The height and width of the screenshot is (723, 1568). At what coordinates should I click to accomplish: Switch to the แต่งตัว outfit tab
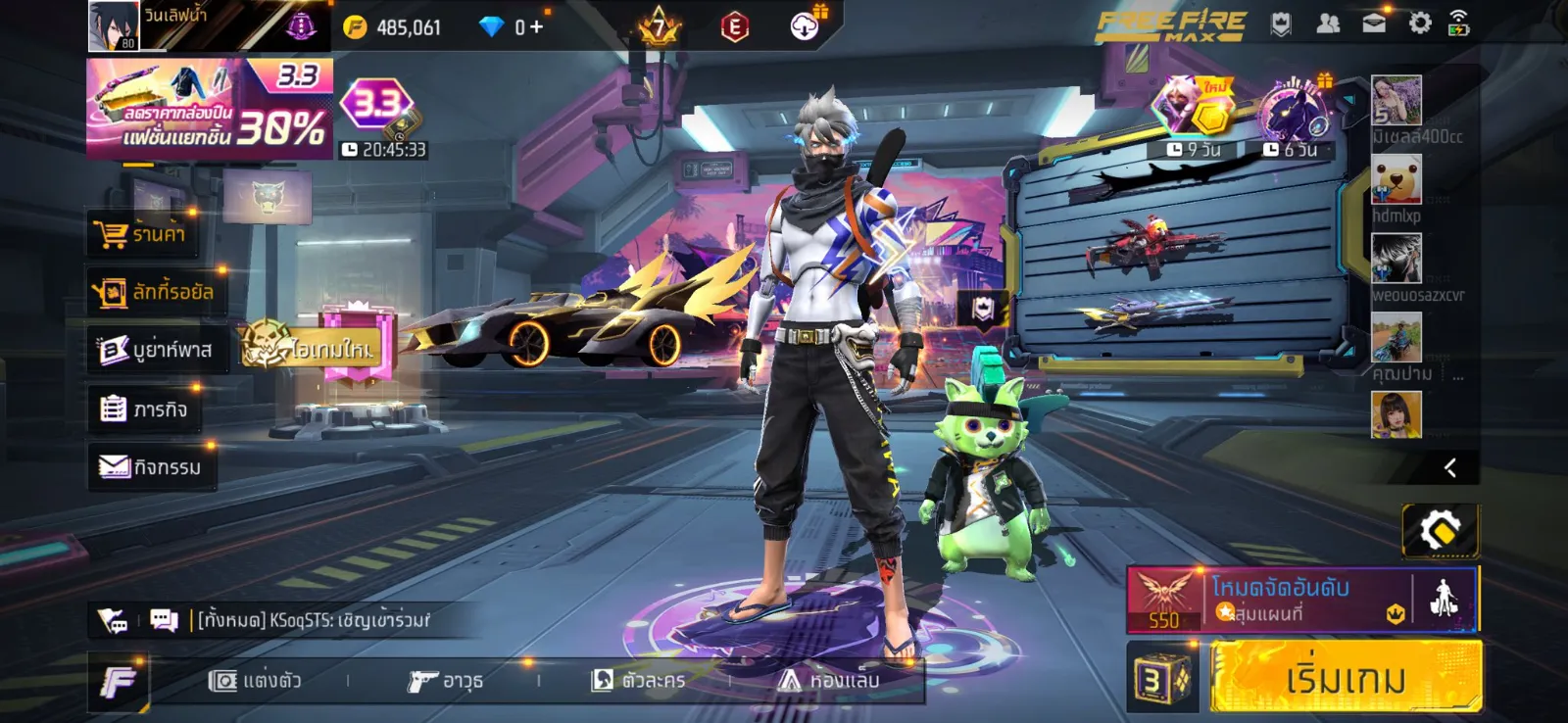(256, 680)
